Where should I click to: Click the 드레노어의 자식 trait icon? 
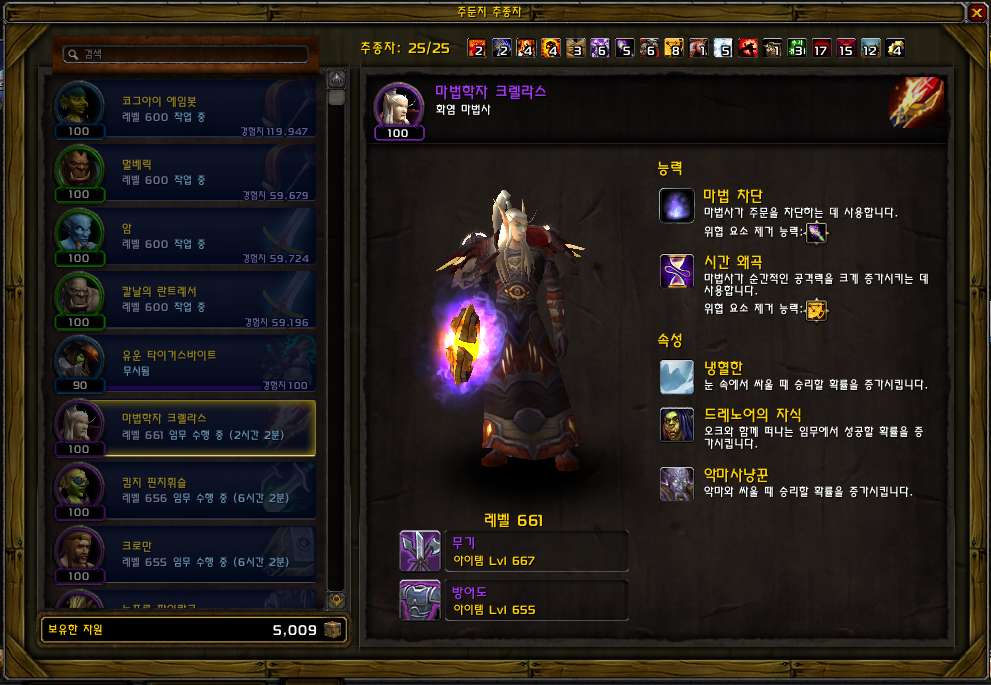677,424
